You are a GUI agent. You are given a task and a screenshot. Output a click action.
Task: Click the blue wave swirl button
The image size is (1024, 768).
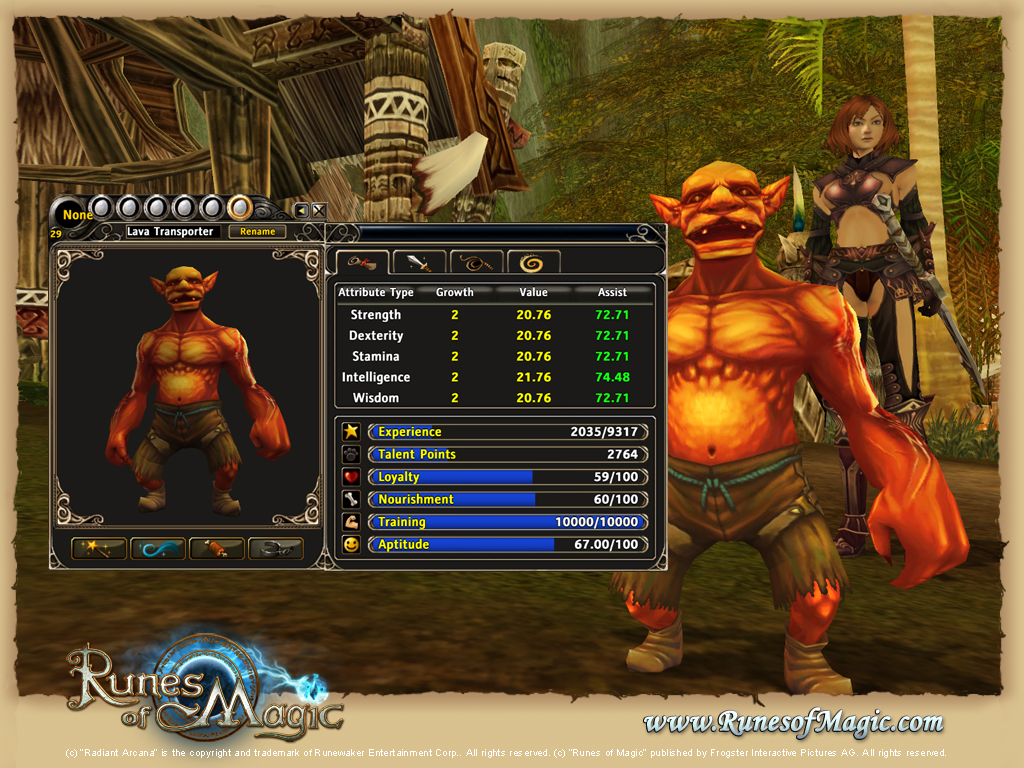click(x=157, y=548)
